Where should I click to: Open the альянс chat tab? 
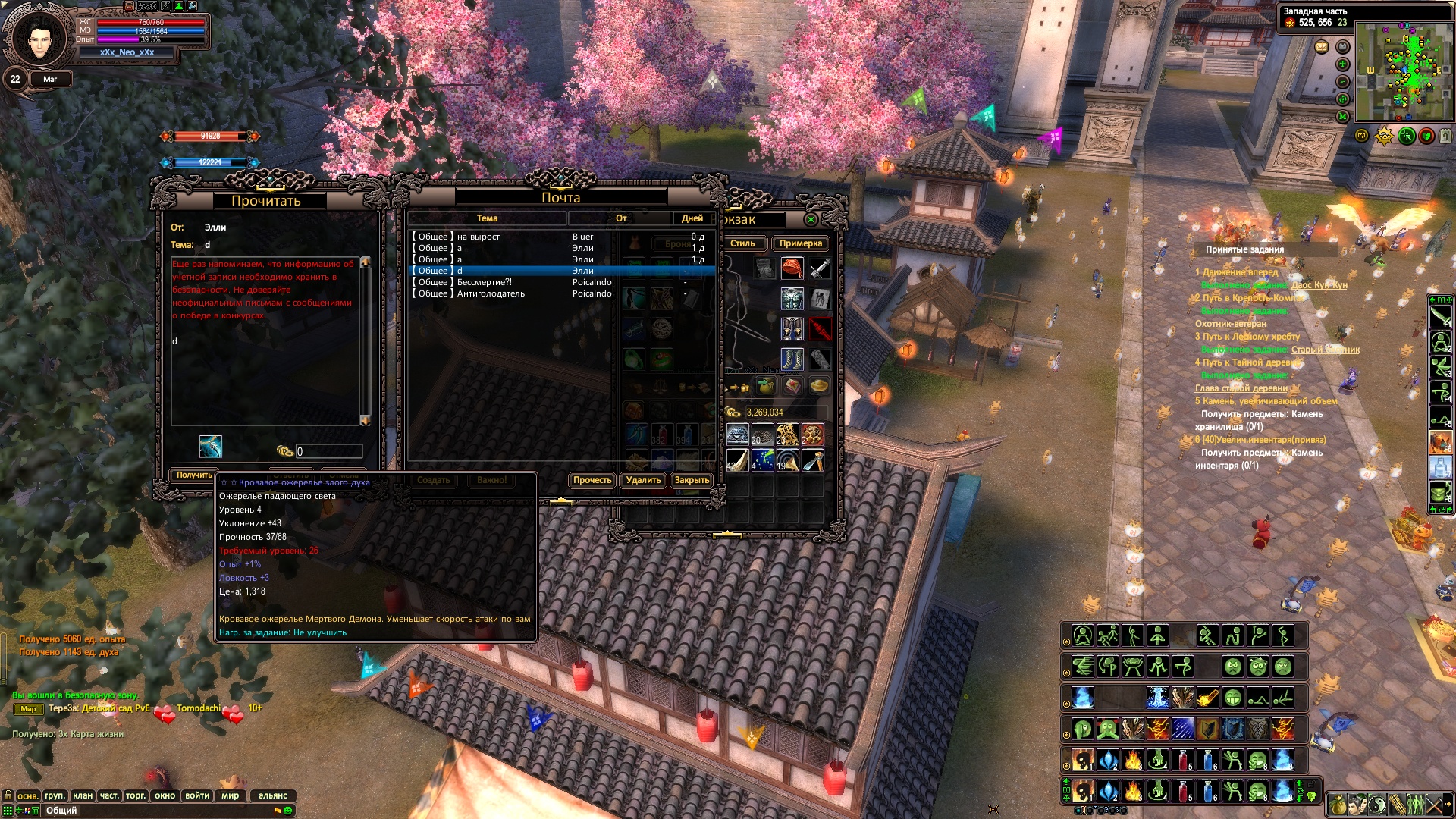(273, 795)
